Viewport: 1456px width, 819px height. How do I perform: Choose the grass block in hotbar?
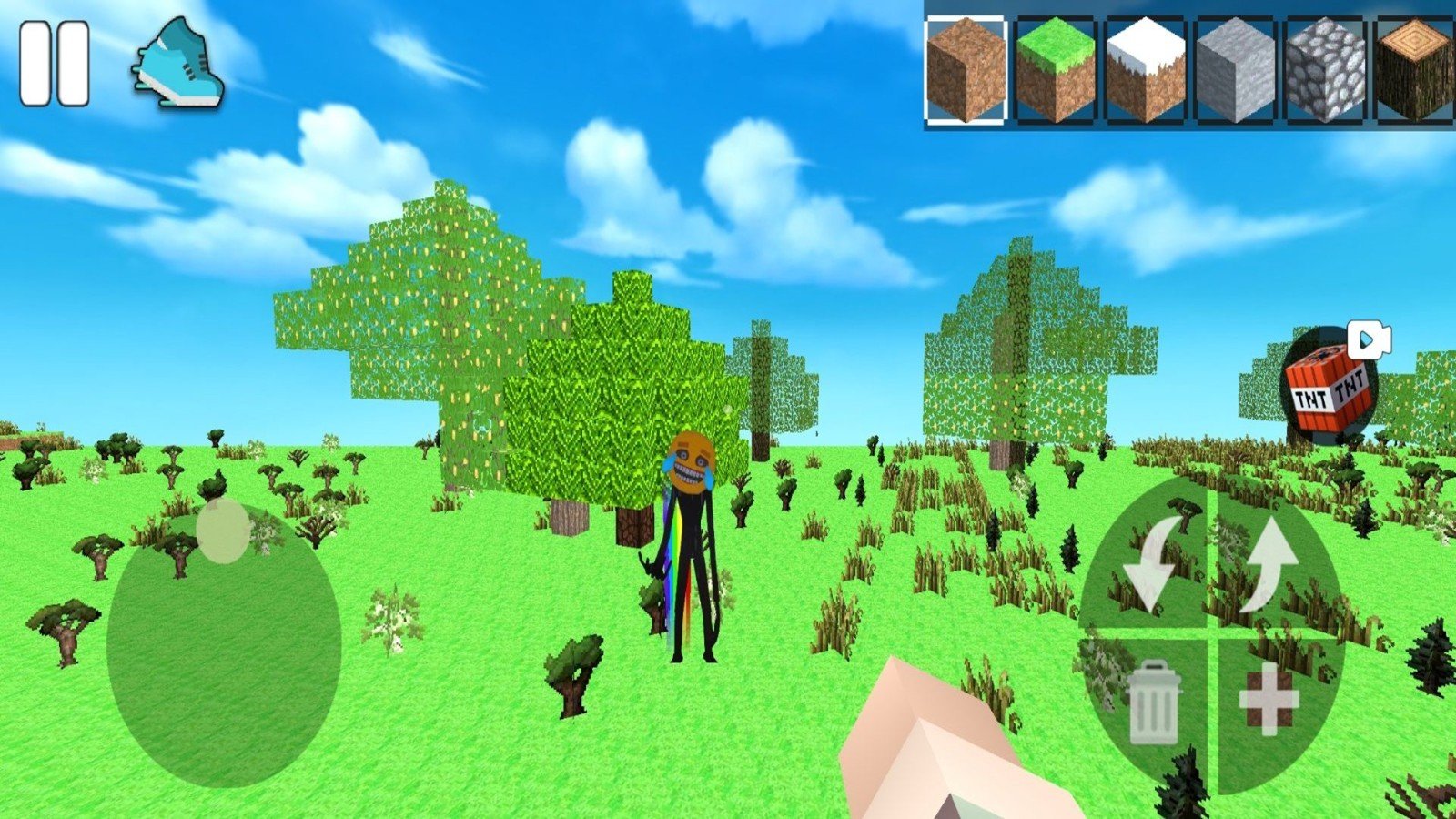point(1056,70)
